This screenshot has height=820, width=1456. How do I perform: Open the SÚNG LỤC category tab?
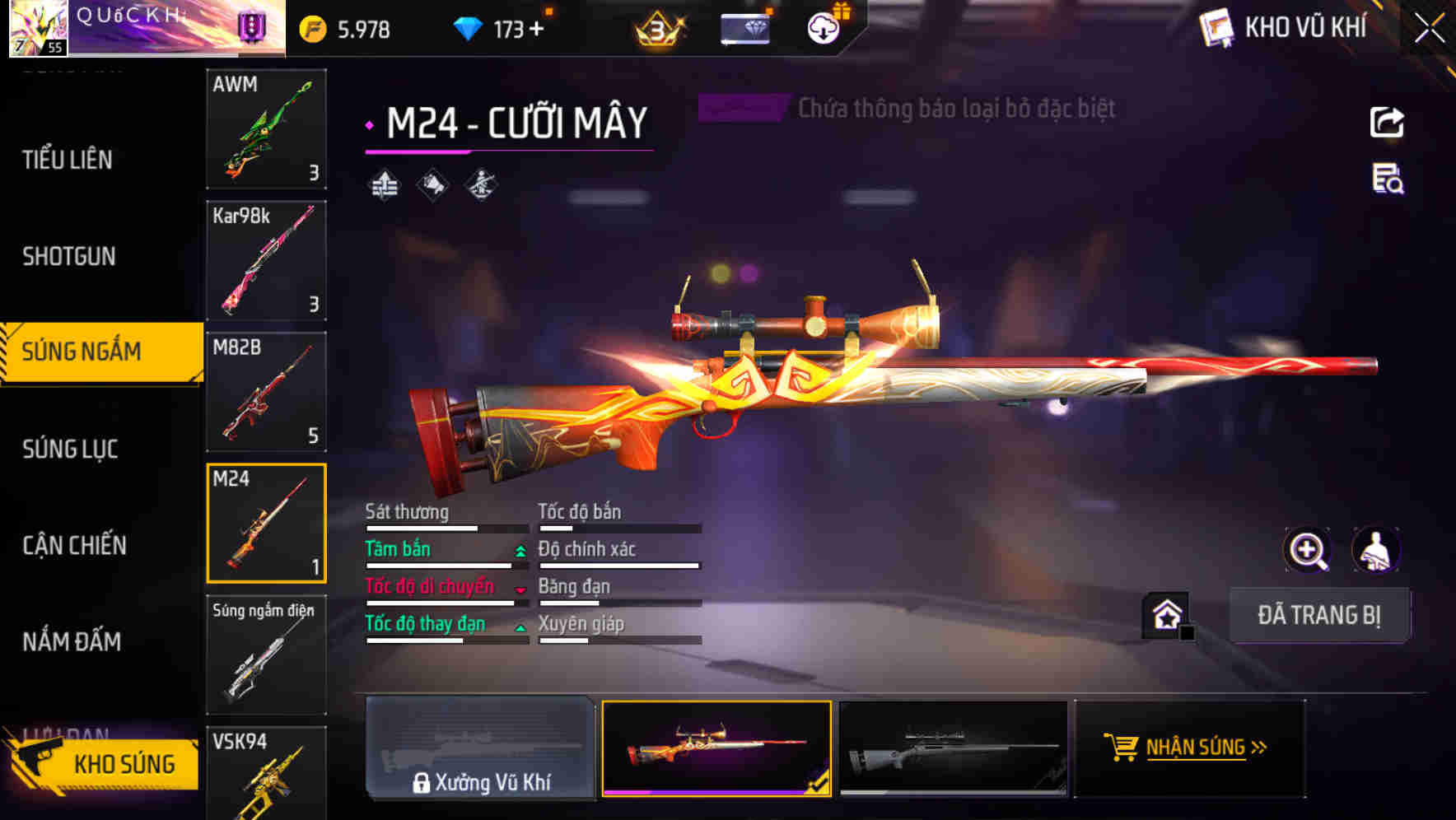click(70, 449)
